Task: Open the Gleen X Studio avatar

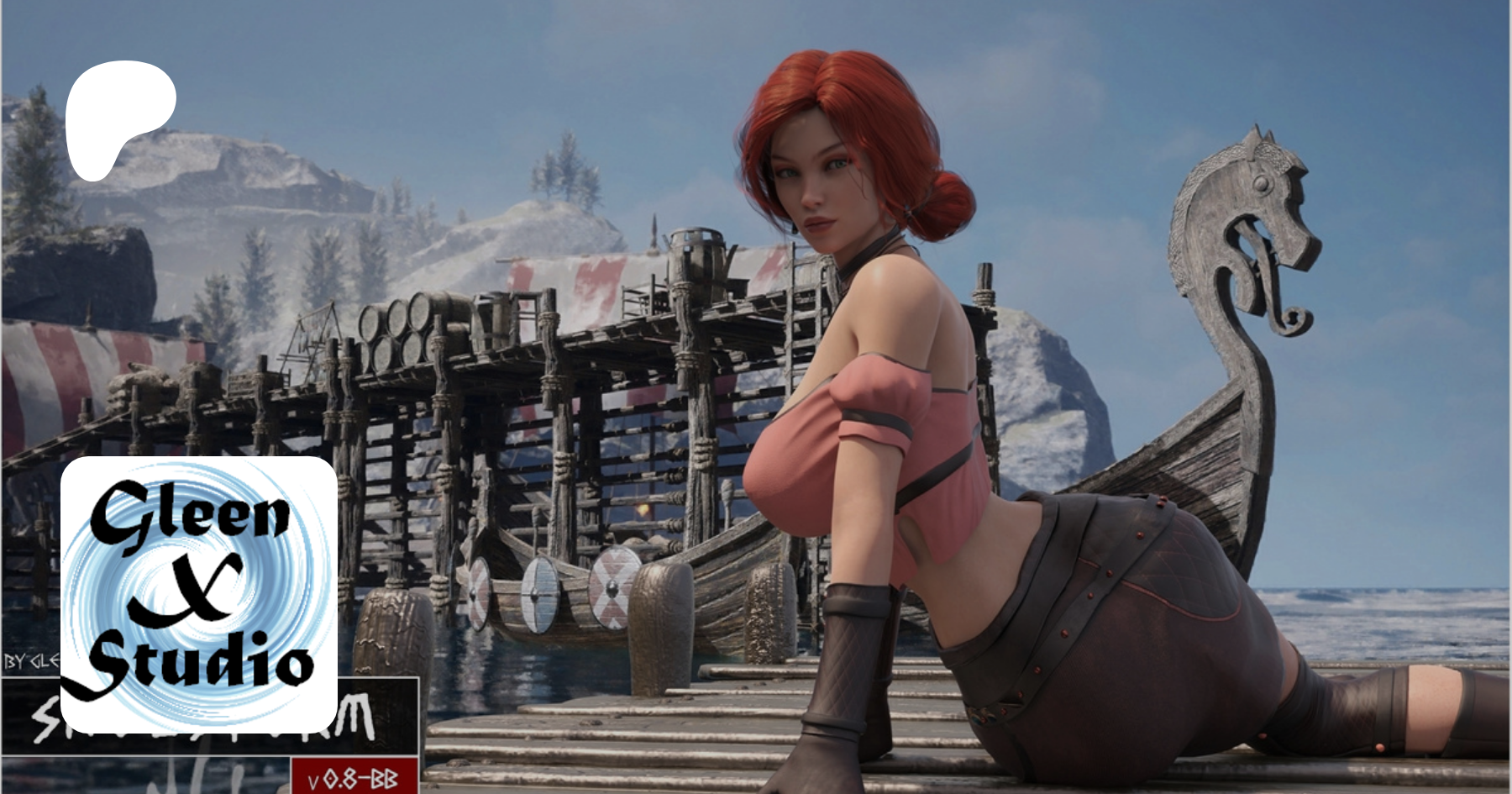Action: point(199,594)
